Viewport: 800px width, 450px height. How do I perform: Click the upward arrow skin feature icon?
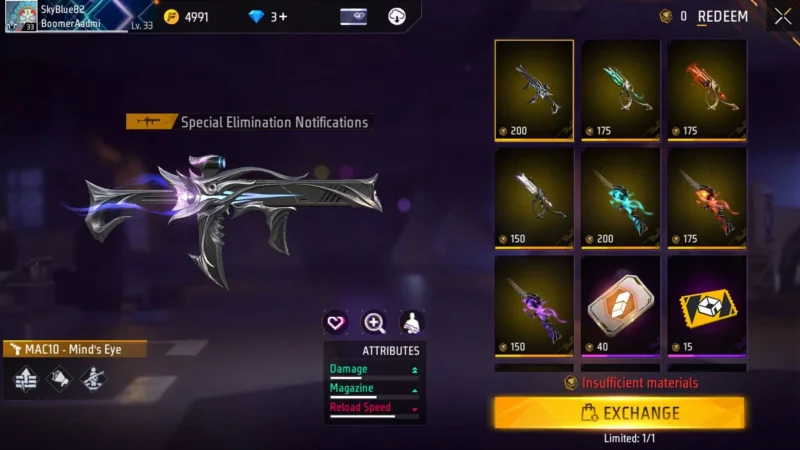pyautogui.click(x=26, y=379)
